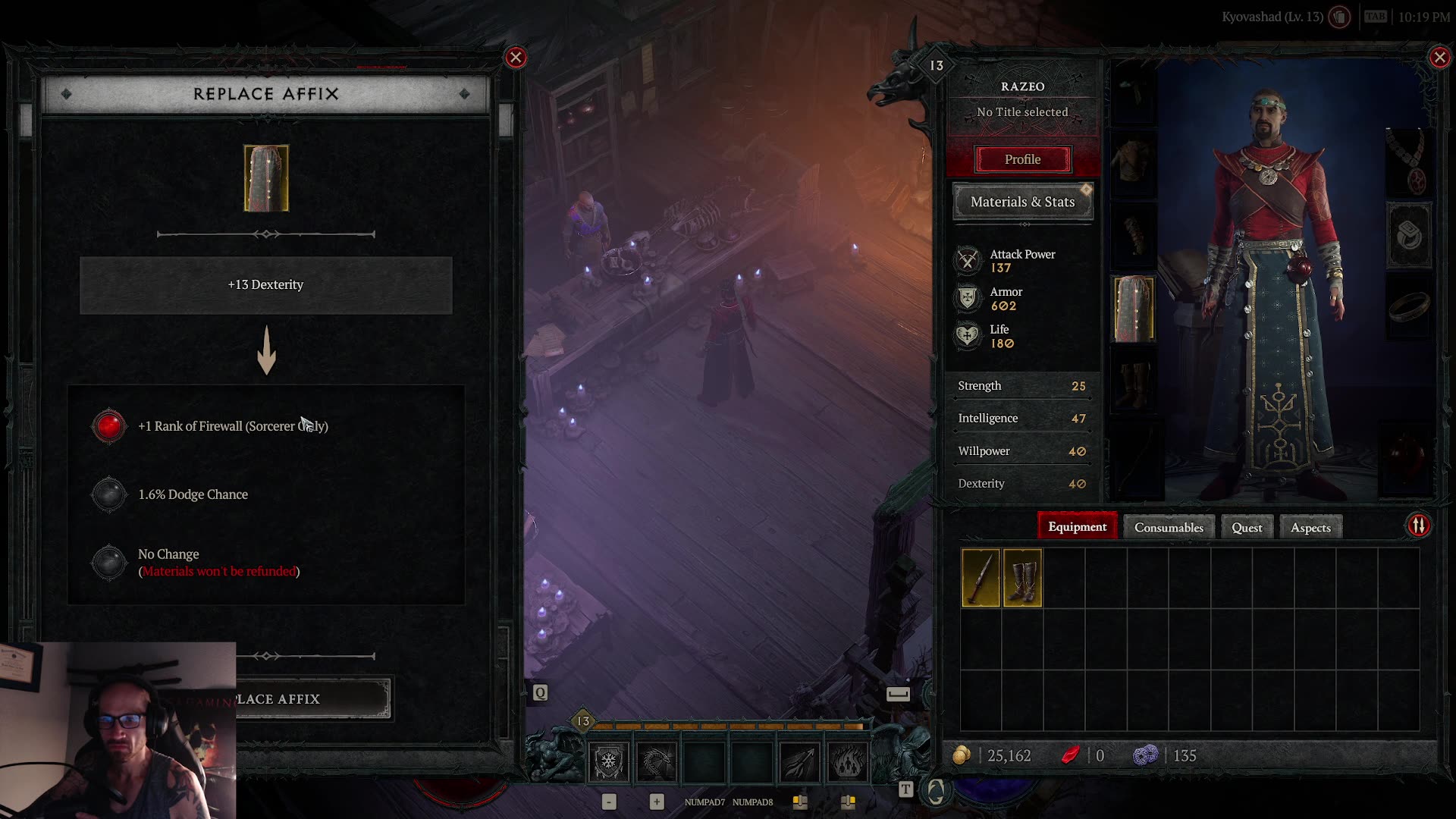Screen dimensions: 1456x819
Task: Open the character Profile button
Action: coord(1022,159)
